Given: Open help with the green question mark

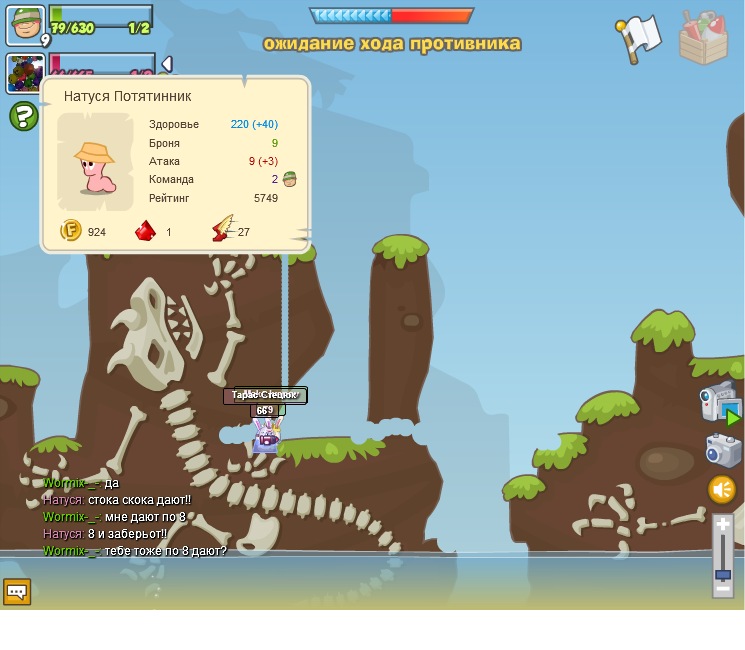Looking at the screenshot, I should pyautogui.click(x=24, y=116).
